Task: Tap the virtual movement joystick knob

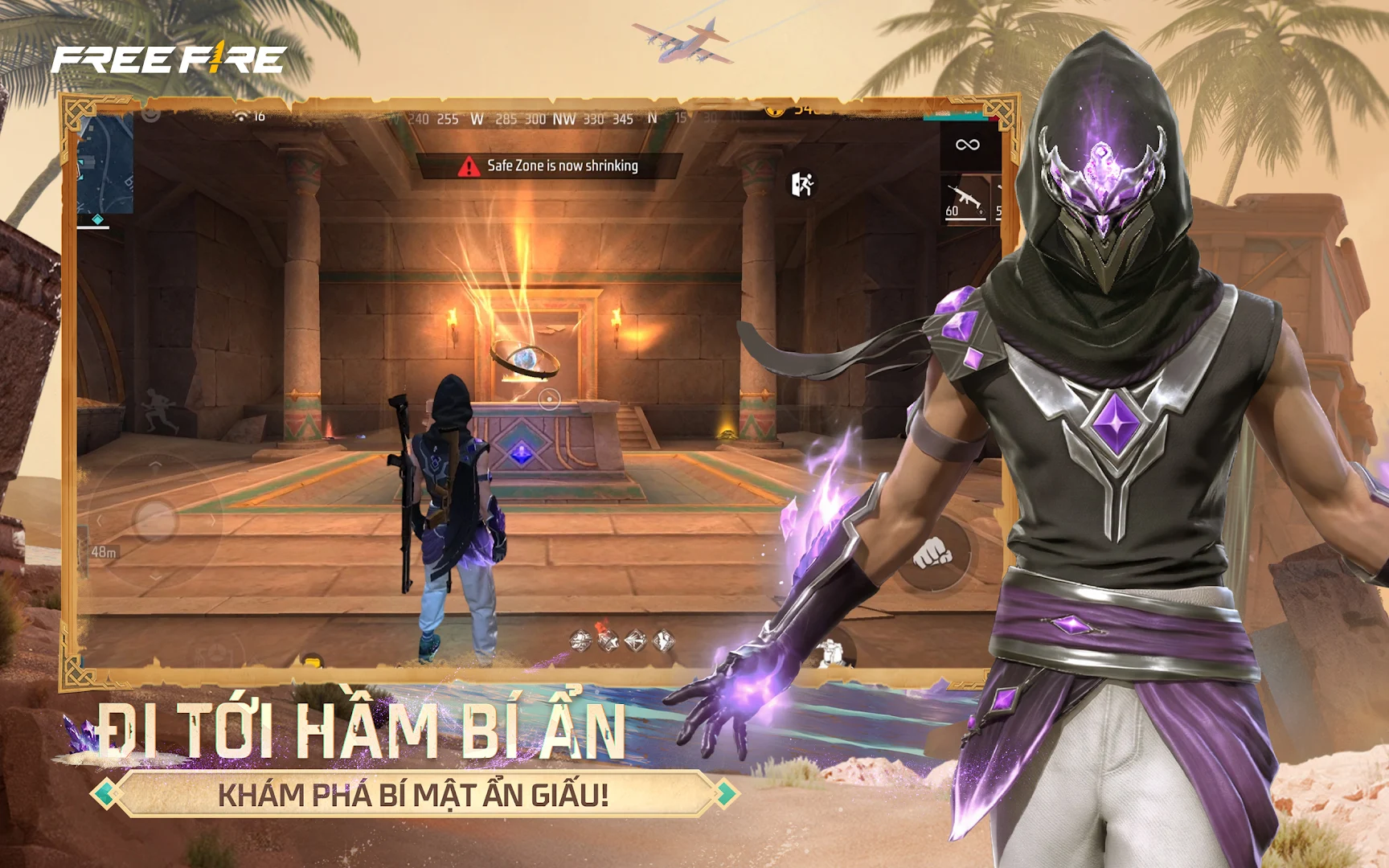Action: [x=155, y=521]
